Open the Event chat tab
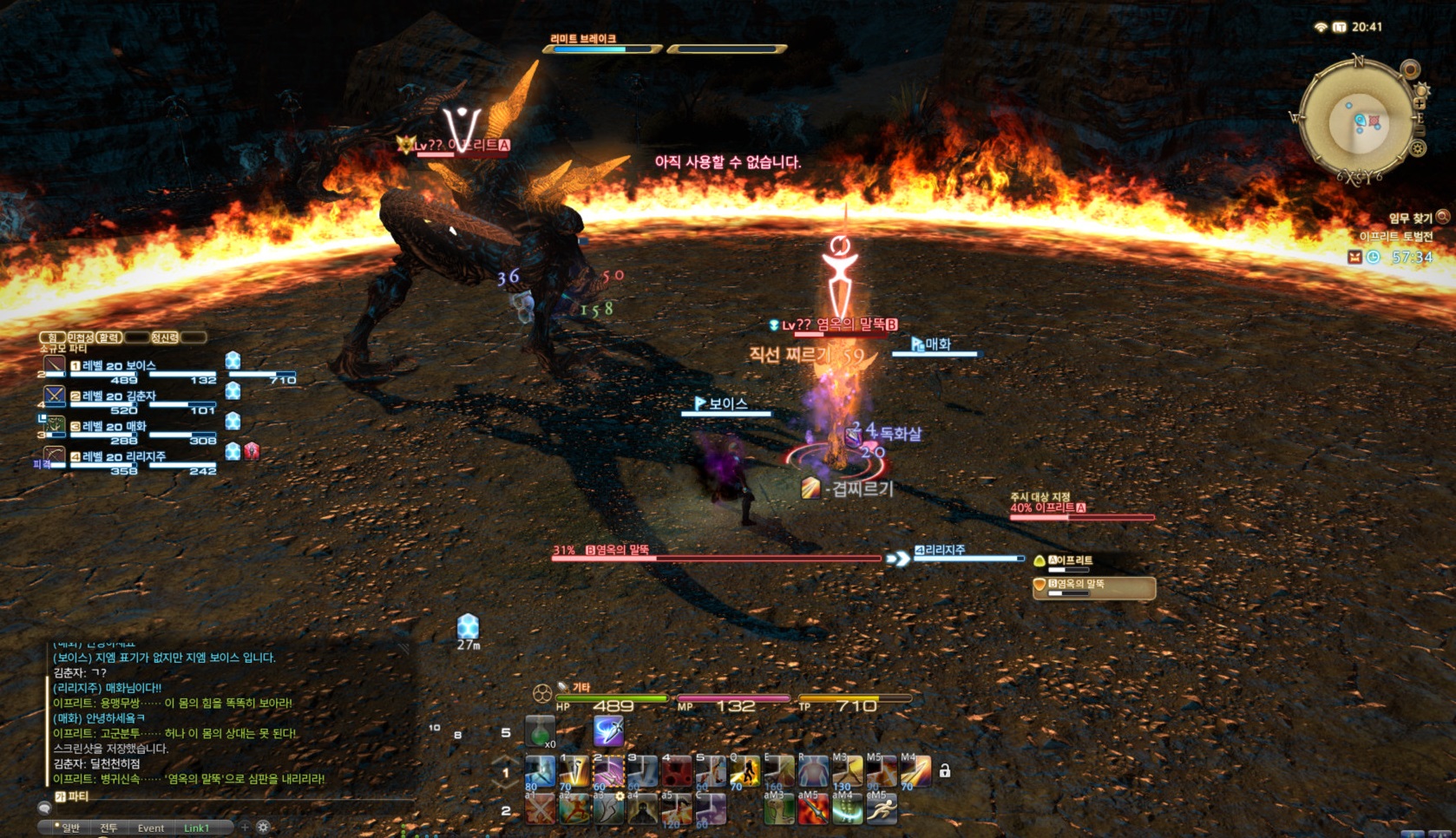The image size is (1456, 838). point(151,828)
